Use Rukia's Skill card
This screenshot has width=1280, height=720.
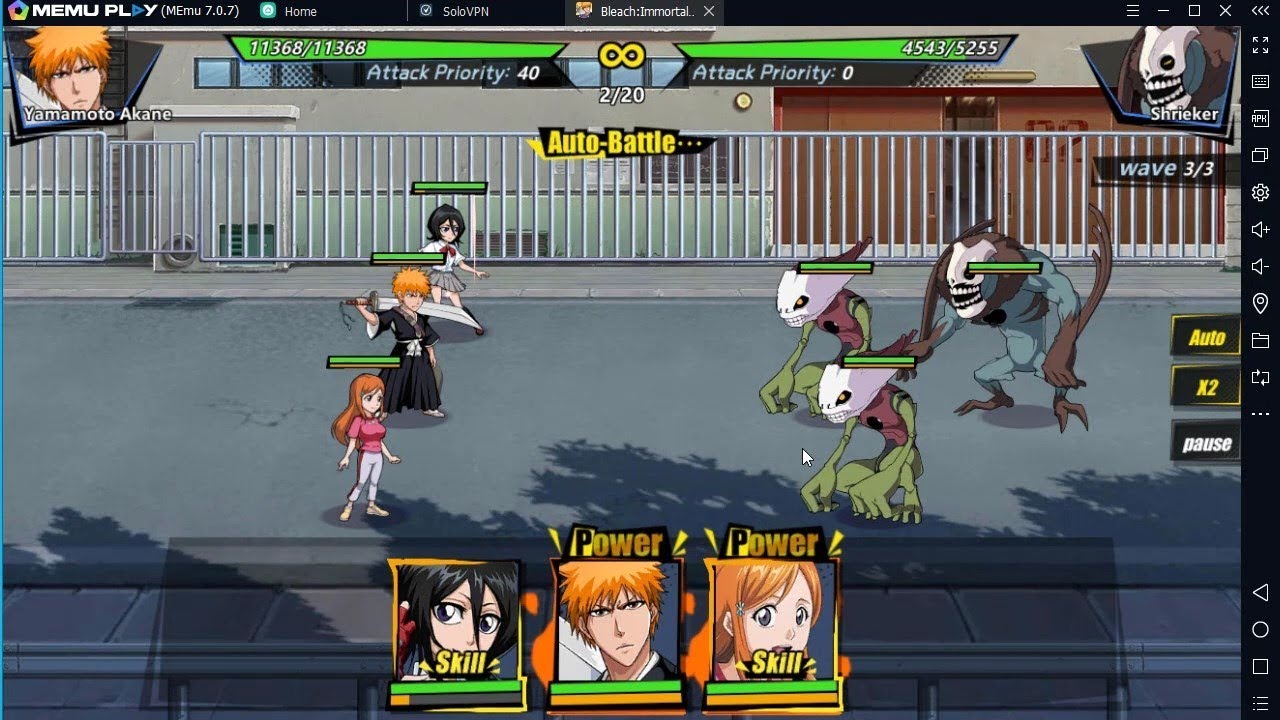click(x=458, y=630)
